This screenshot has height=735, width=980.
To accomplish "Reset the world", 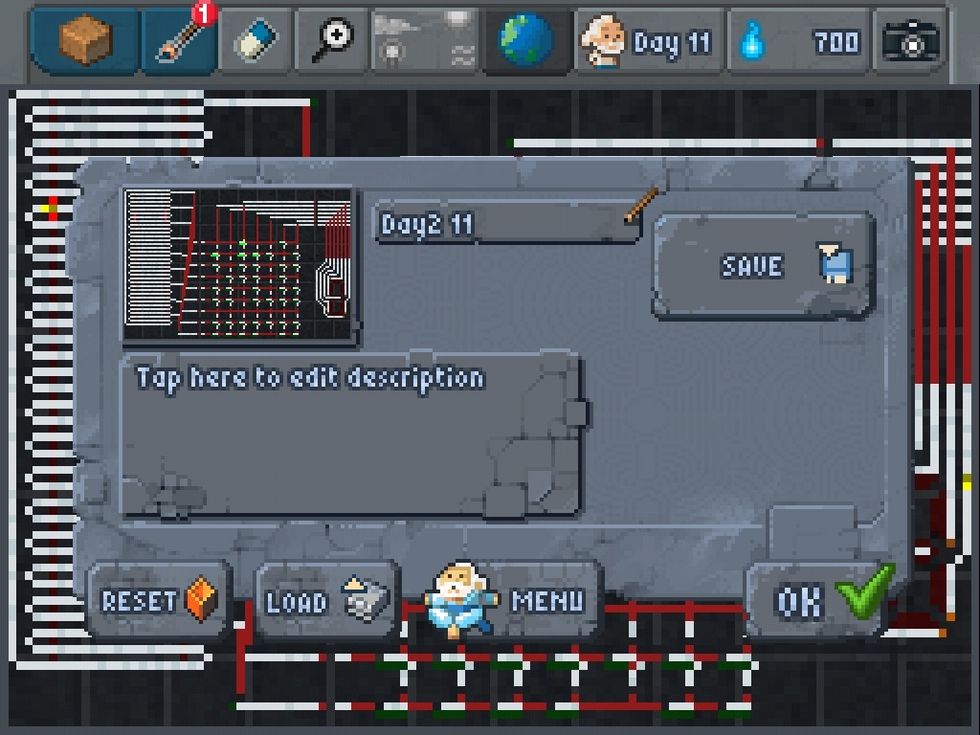I will click(x=159, y=601).
